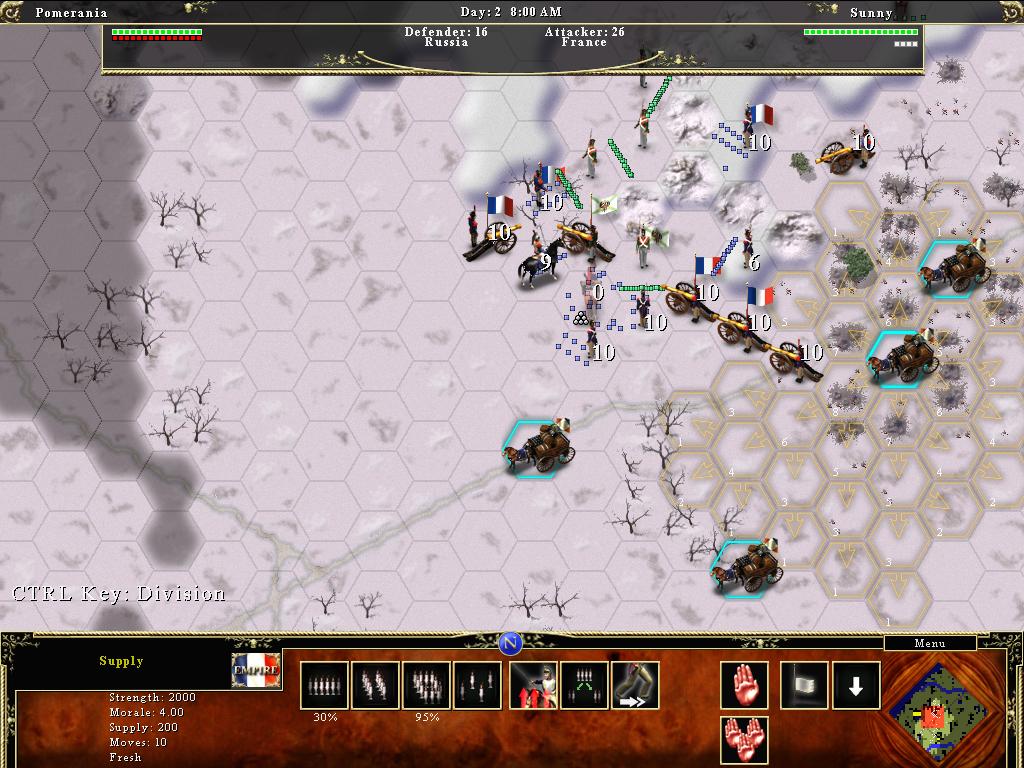Select the dense square formation icon
This screenshot has height=768, width=1024.
pyautogui.click(x=426, y=686)
